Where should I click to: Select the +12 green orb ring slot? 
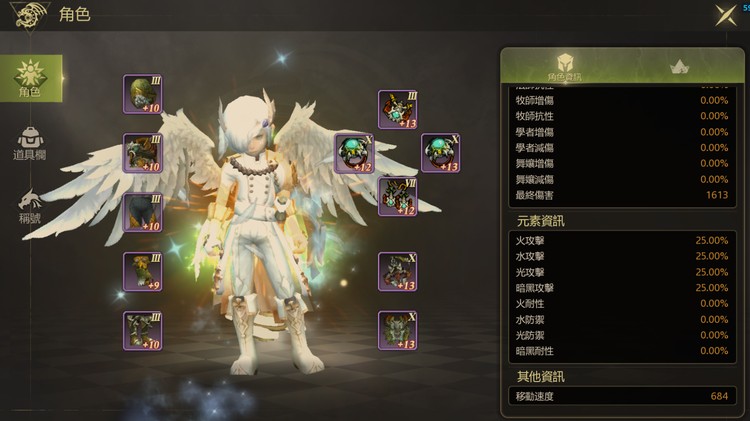click(x=354, y=153)
